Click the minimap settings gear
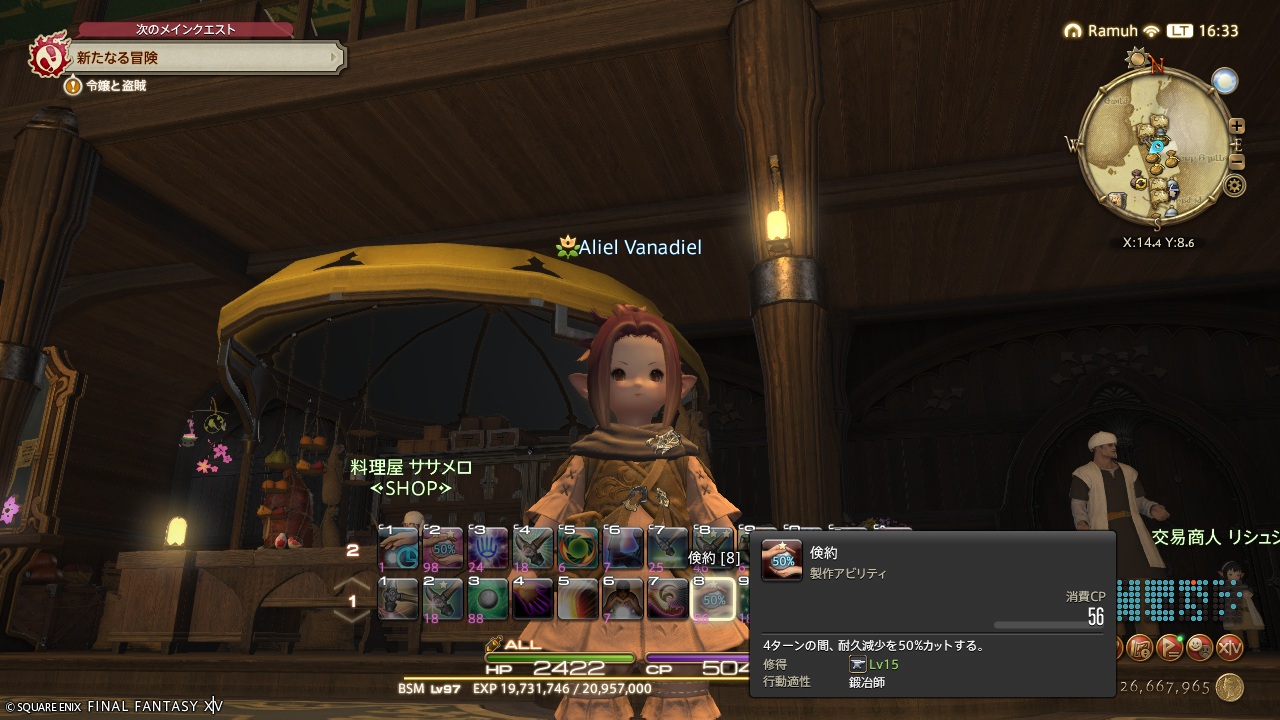This screenshot has width=1280, height=720. (1235, 184)
